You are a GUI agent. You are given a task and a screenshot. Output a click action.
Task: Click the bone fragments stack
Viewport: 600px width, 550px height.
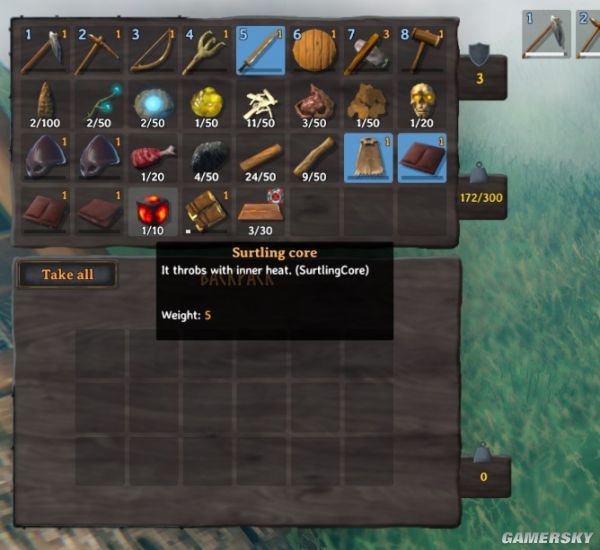(x=260, y=104)
